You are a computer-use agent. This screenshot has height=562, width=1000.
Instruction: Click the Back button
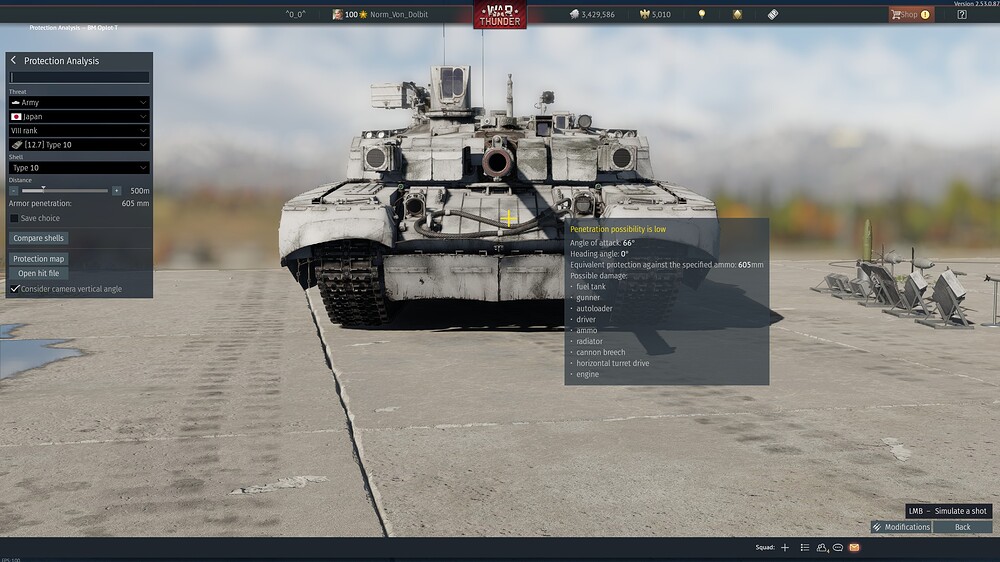tap(962, 527)
